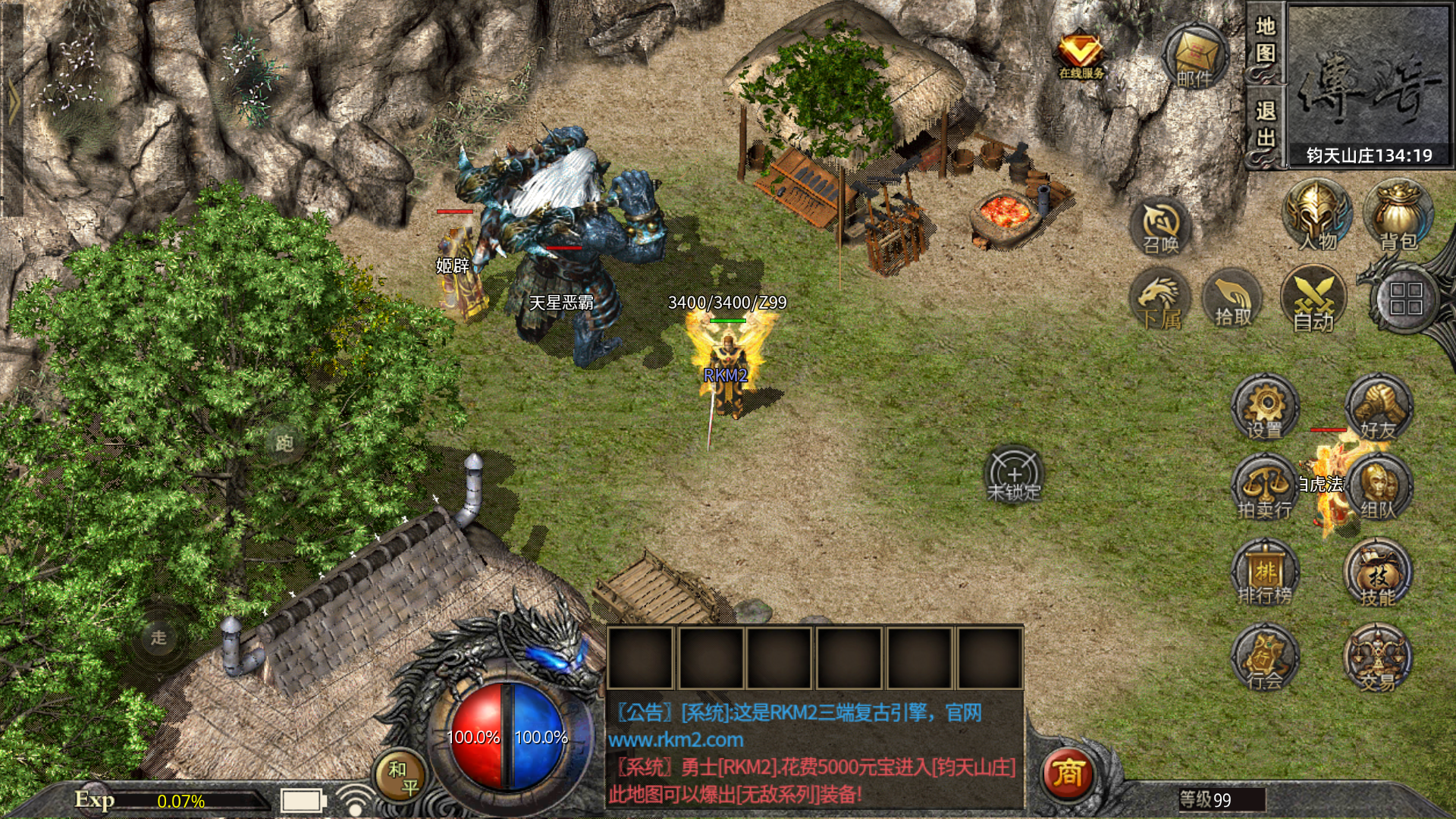
Task: Open the 组队 team panel
Action: click(x=1378, y=488)
